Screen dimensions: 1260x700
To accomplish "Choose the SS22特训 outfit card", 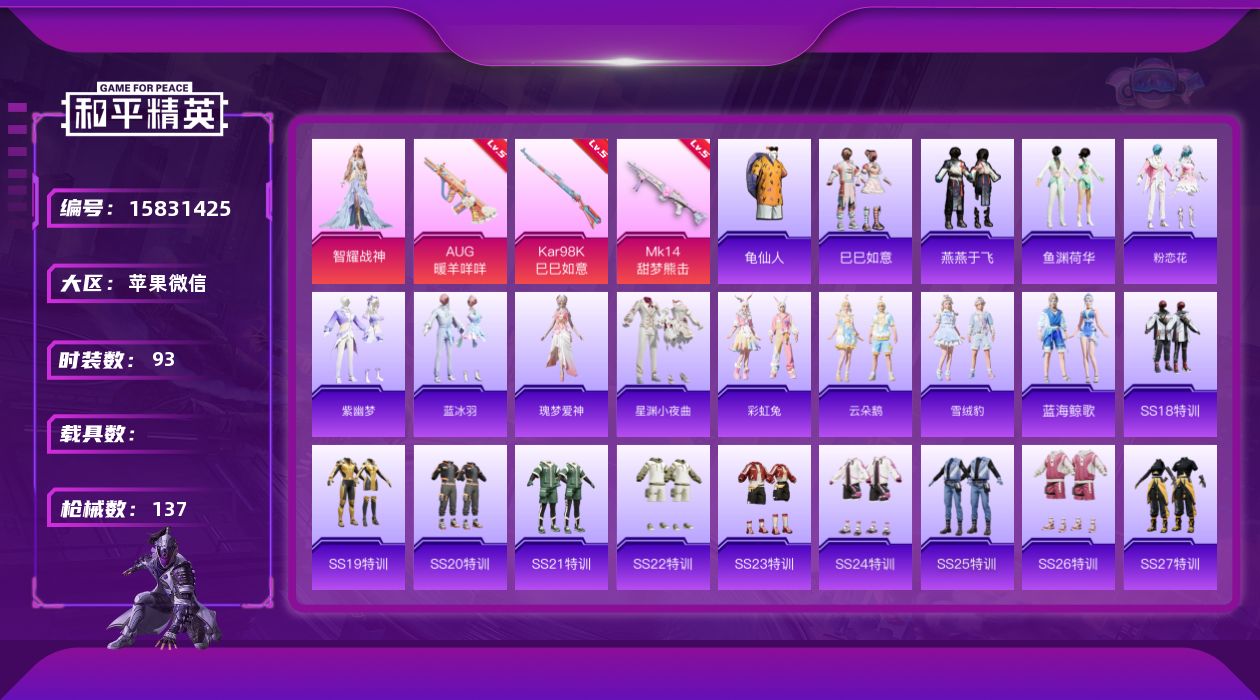I will tap(663, 517).
